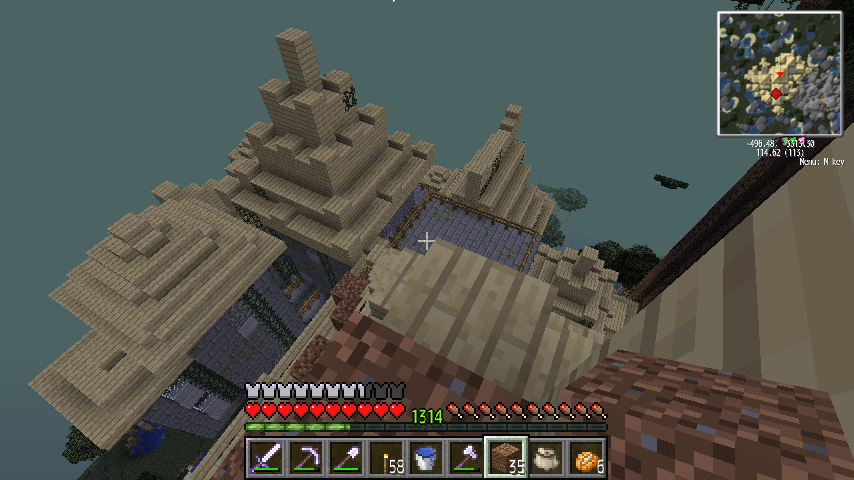This screenshot has width=854, height=480.
Task: Select the water bucket slot
Action: click(x=426, y=458)
